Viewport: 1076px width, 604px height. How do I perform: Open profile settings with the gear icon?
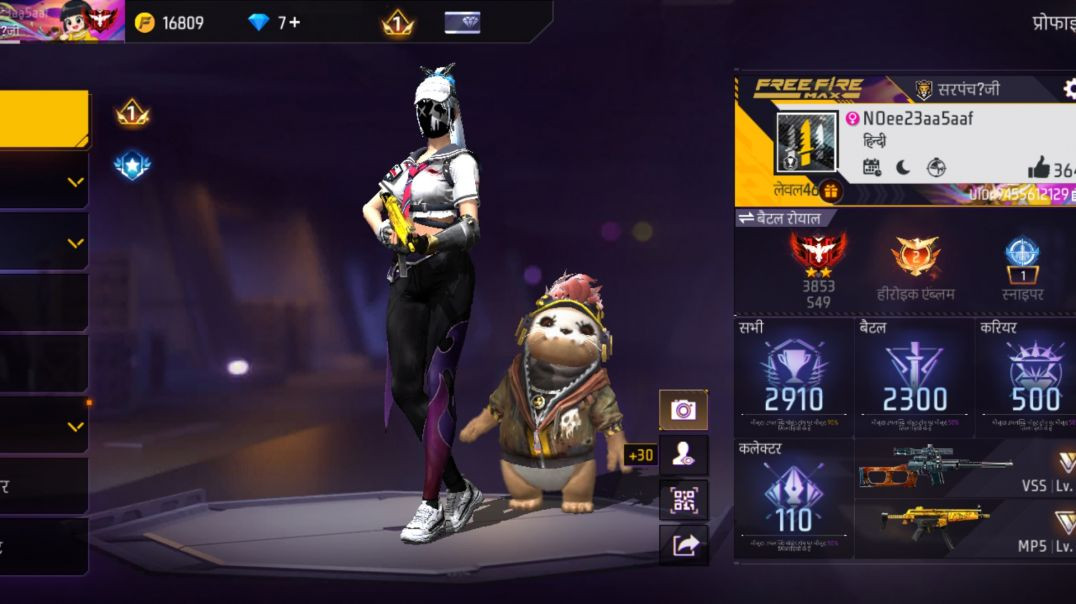[x=1068, y=89]
